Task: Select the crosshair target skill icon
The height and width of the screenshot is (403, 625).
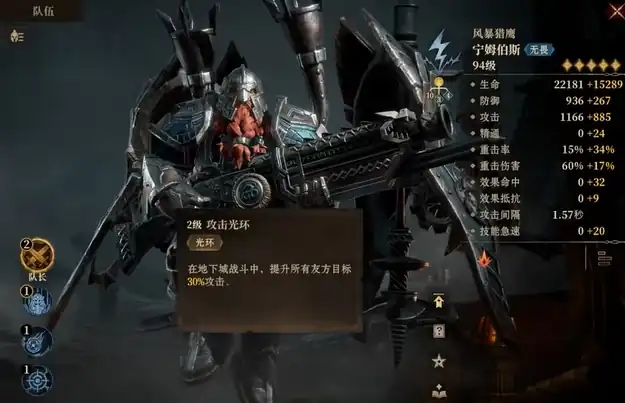Action: tap(36, 382)
